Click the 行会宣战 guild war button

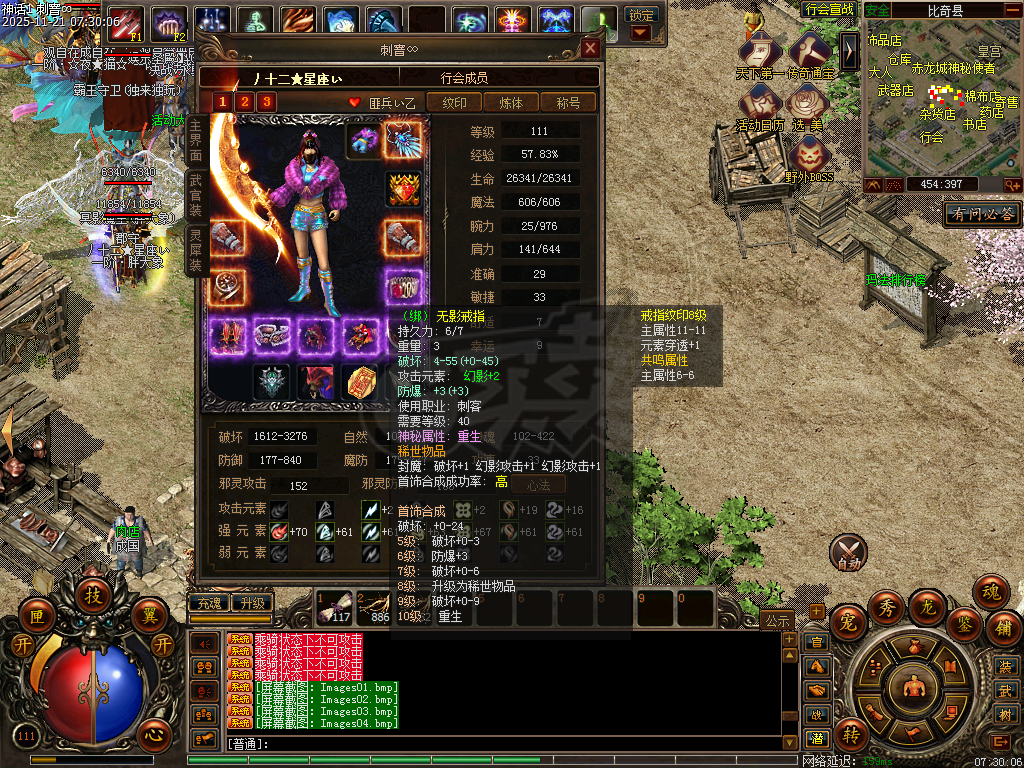tap(829, 9)
